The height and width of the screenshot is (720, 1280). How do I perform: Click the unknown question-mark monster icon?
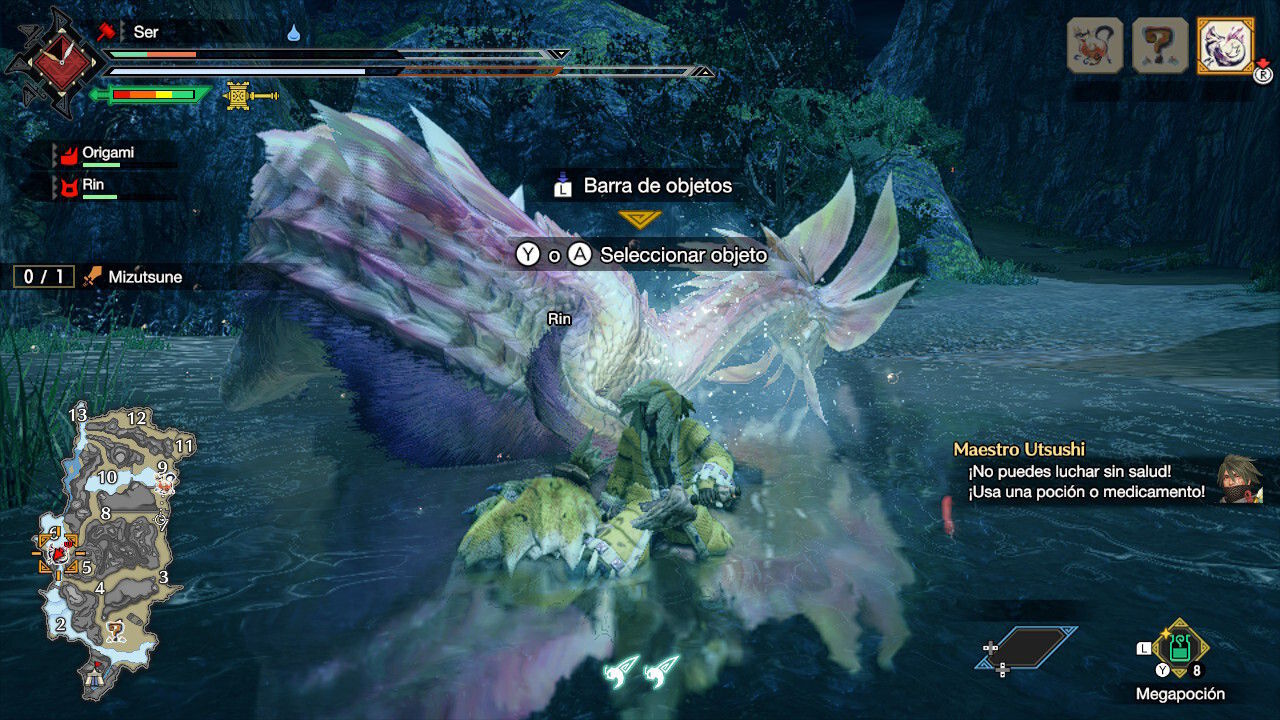point(1160,45)
